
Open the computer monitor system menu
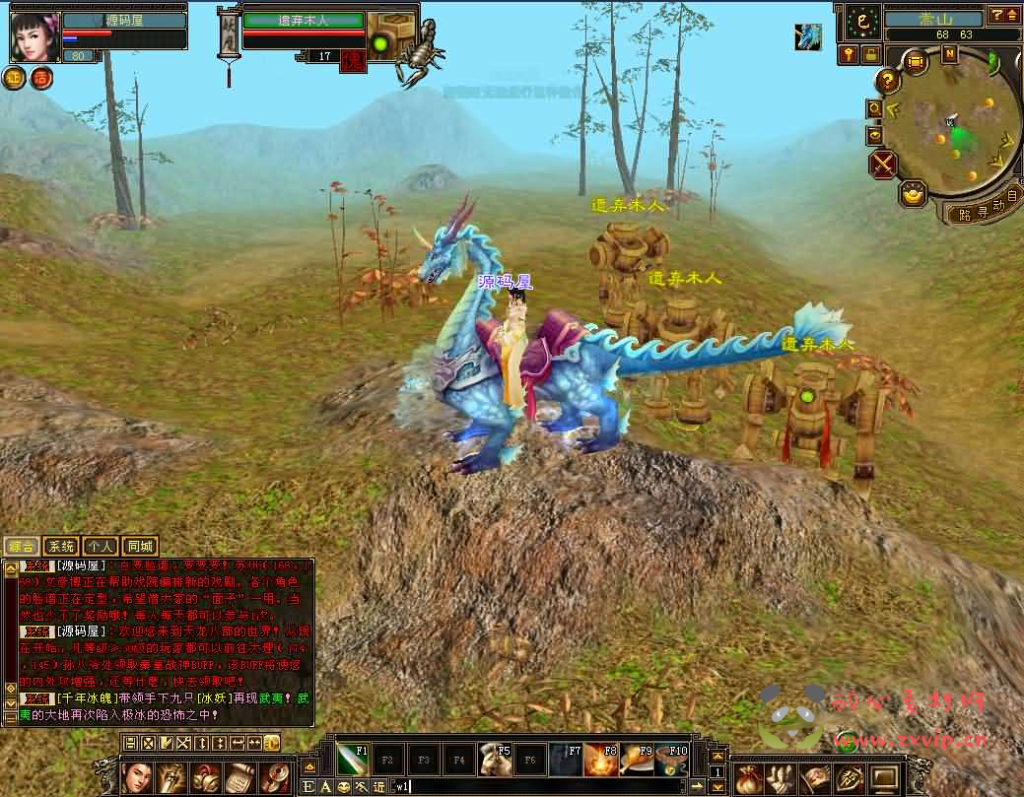(x=885, y=777)
